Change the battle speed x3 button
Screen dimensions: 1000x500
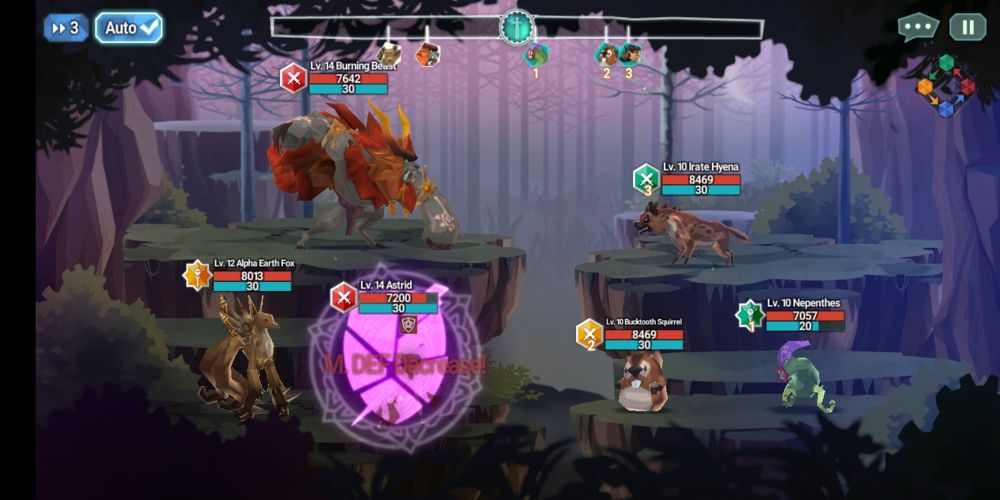pos(66,28)
